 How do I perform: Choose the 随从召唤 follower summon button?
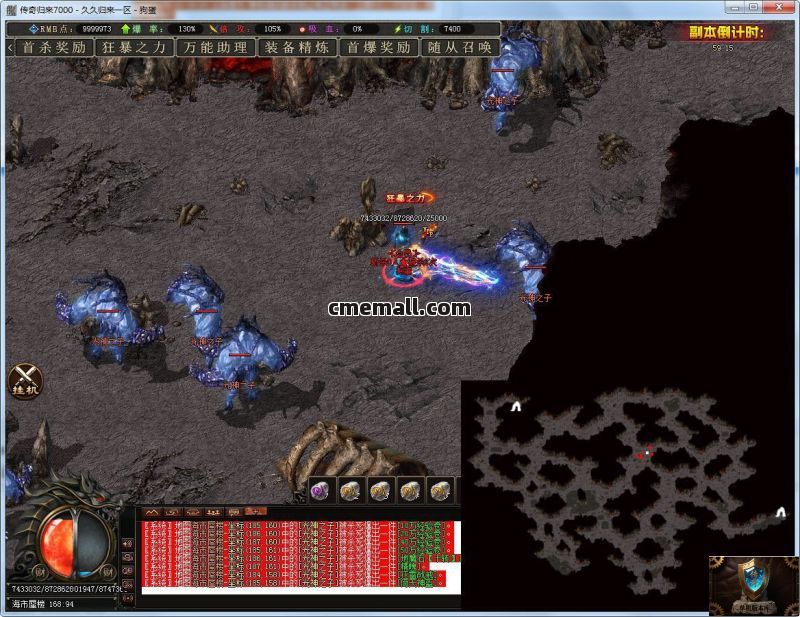(459, 47)
